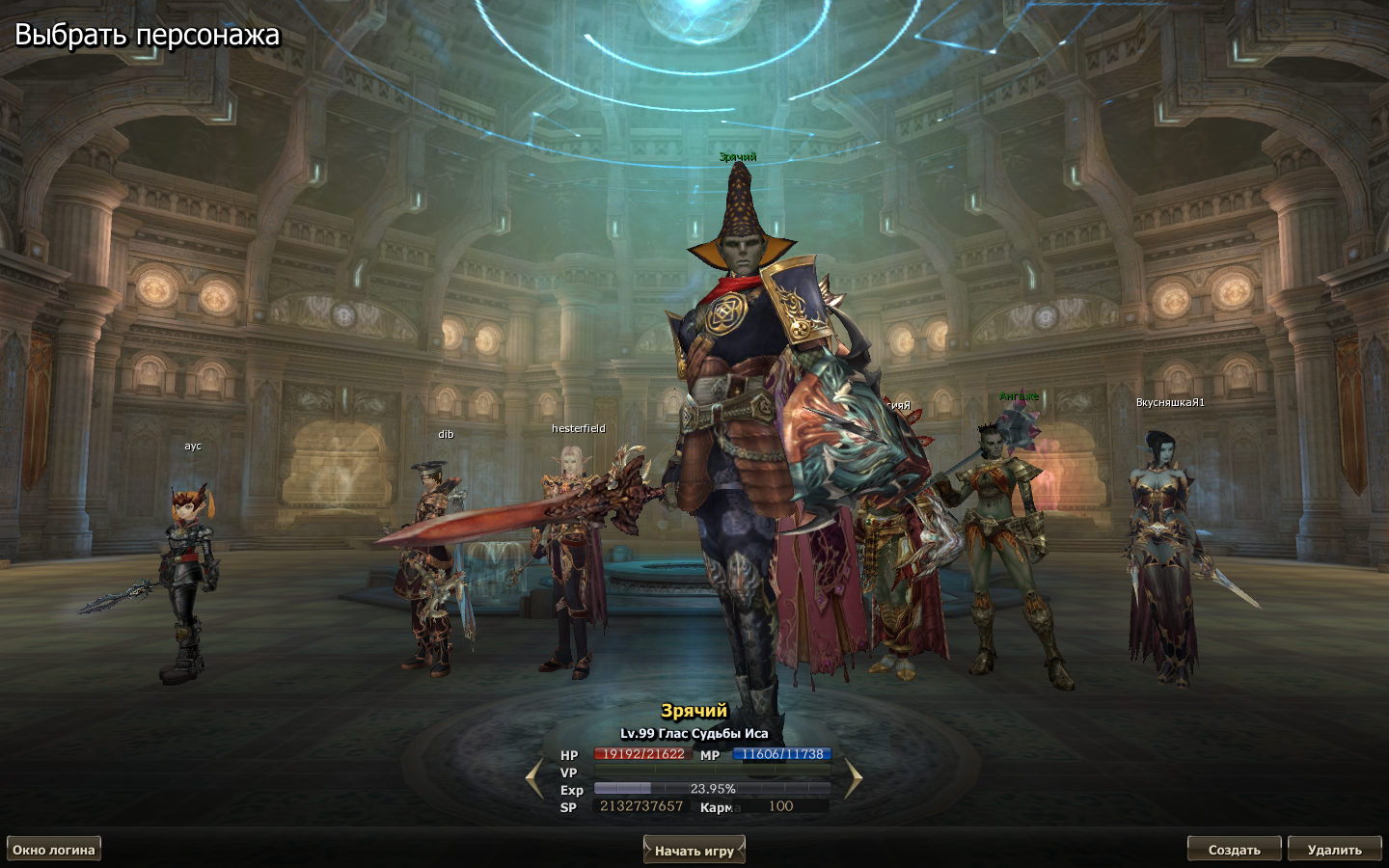The width and height of the screenshot is (1389, 868).
Task: Click the Начать игру button
Action: (694, 850)
